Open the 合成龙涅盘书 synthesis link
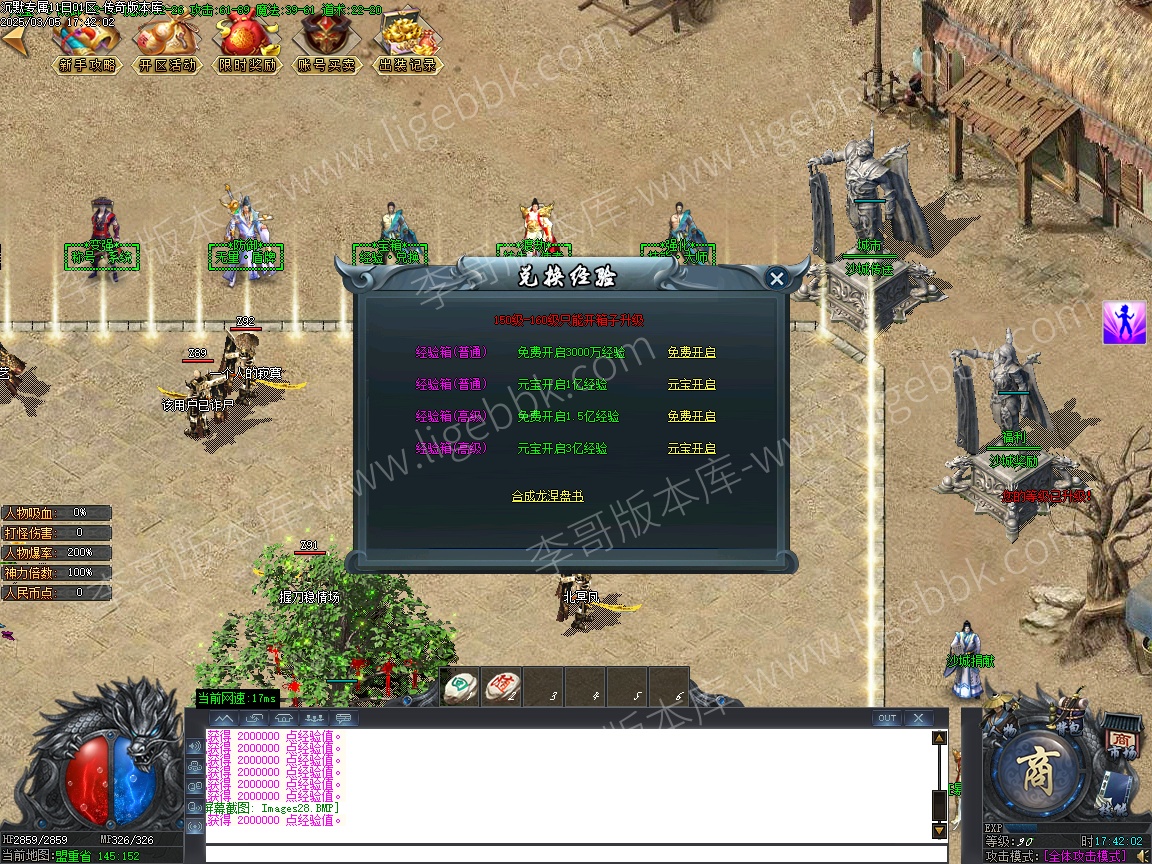The height and width of the screenshot is (864, 1152). pos(547,496)
